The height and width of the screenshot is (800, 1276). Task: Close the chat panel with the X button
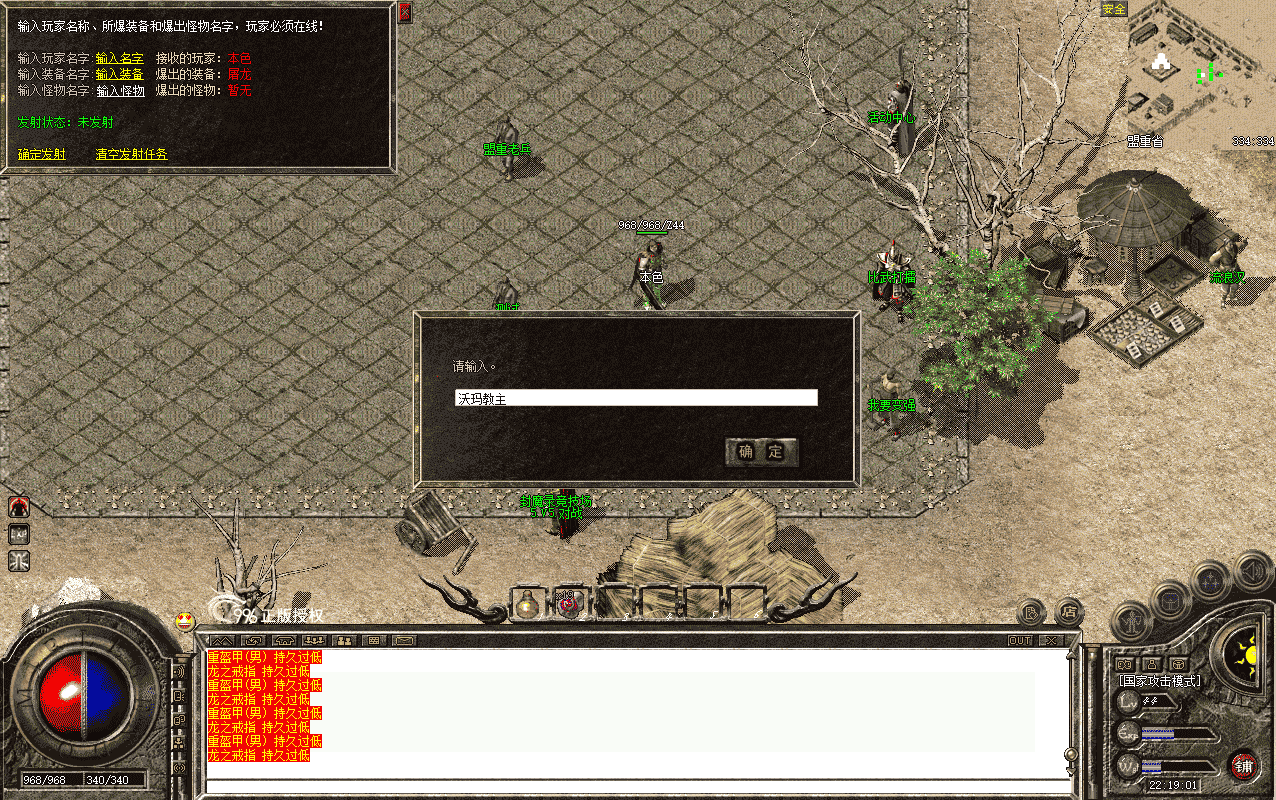click(1050, 640)
